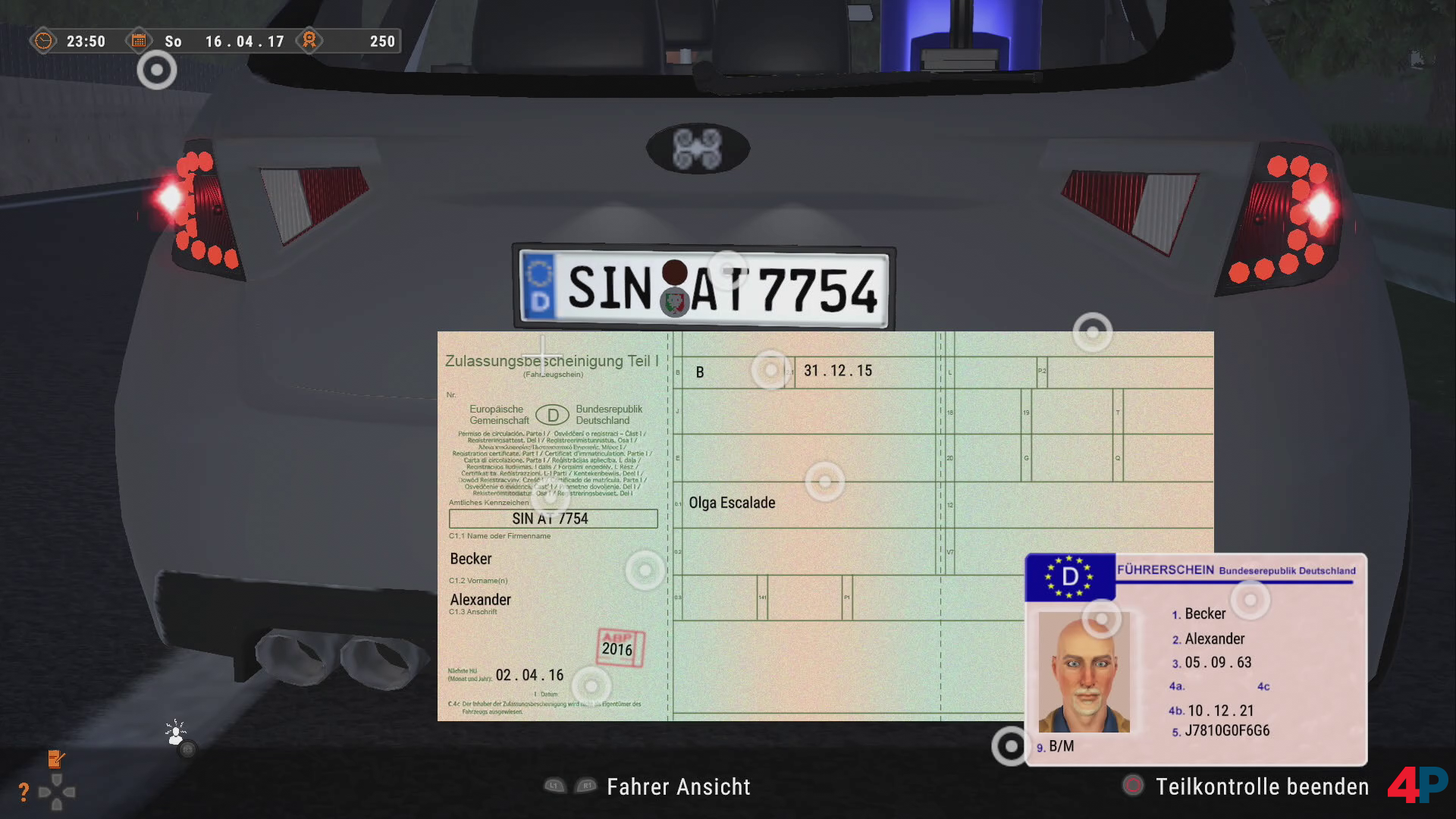Activate the Fahrer Ansicht control
Image resolution: width=1456 pixels, height=819 pixels.
coord(677,786)
